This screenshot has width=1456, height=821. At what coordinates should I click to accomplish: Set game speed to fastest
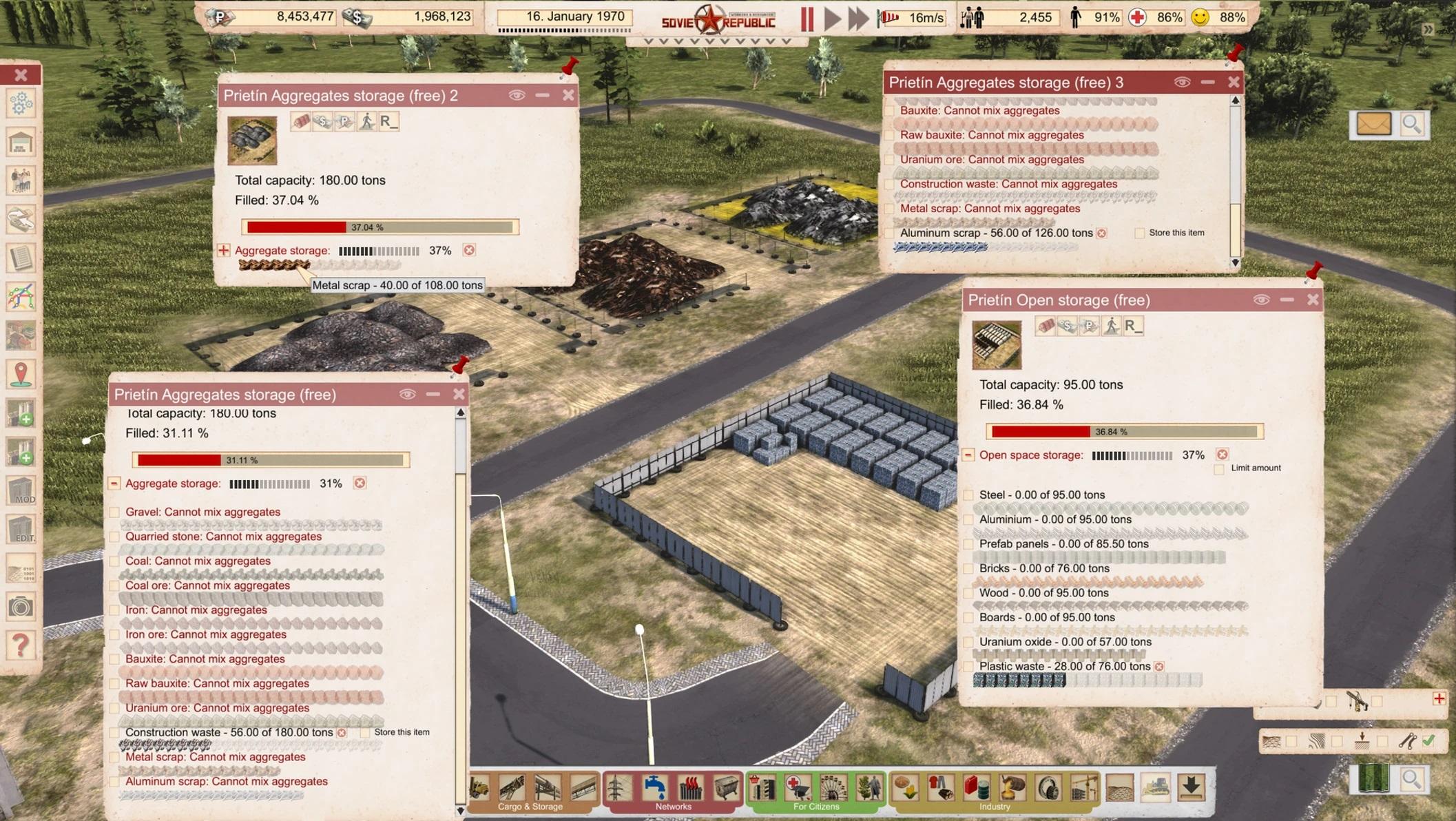point(858,19)
